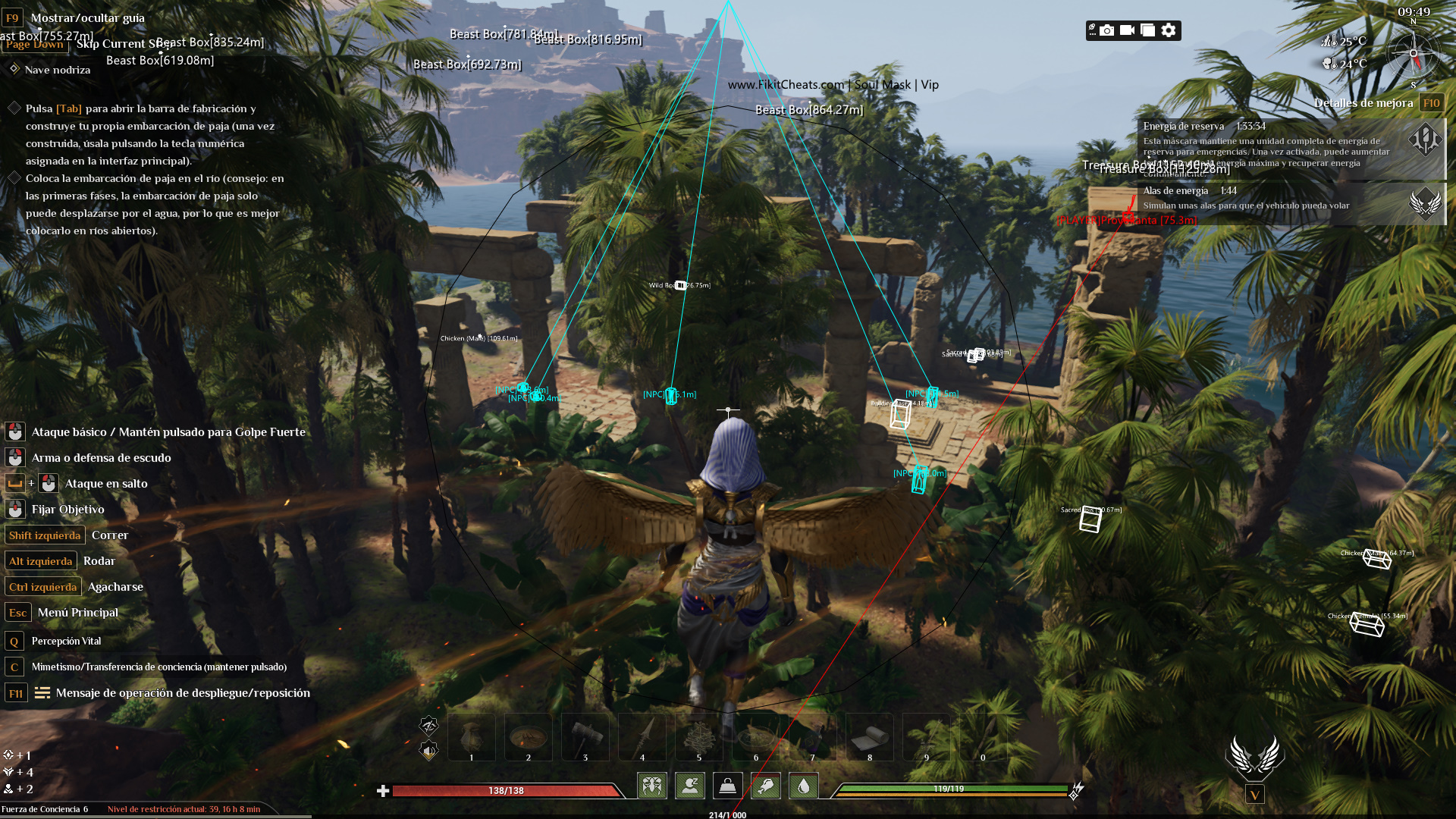Click the camera screenshot icon
Image resolution: width=1456 pixels, height=819 pixels.
coord(1107,30)
